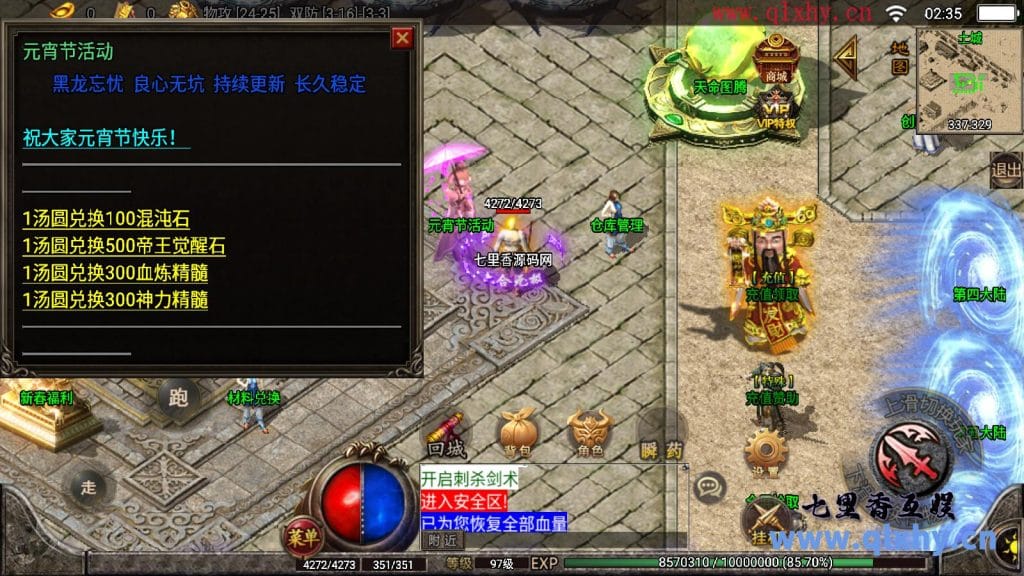The height and width of the screenshot is (576, 1024).
Task: Select 1汤圆兑换500帝王觉醒石 exchange option
Action: pos(124,246)
